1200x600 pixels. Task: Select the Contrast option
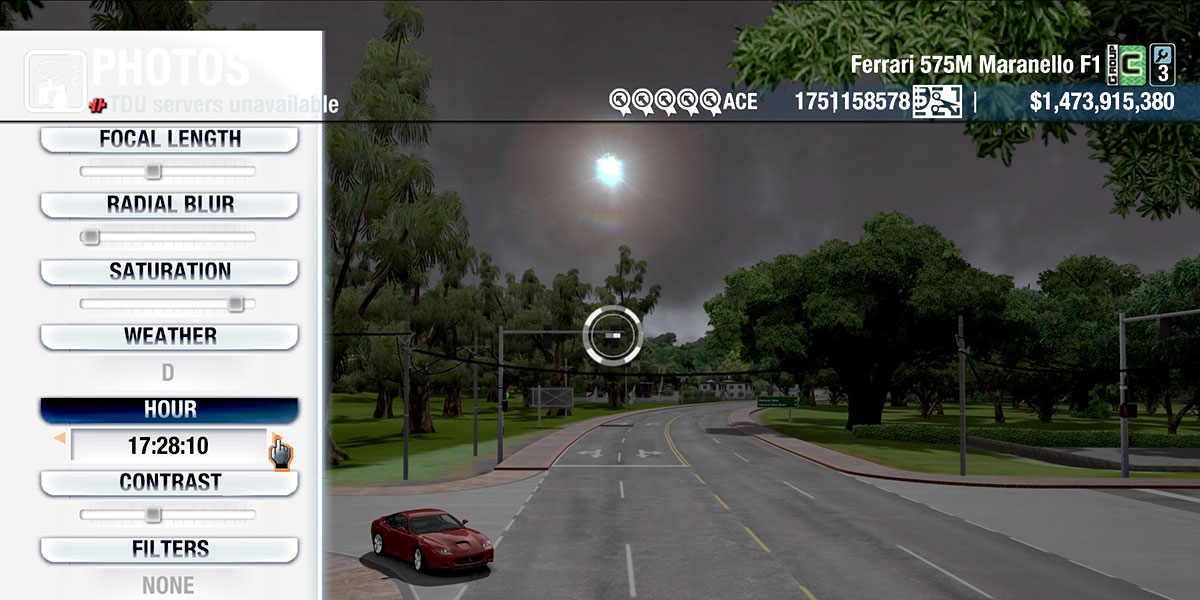(x=169, y=482)
